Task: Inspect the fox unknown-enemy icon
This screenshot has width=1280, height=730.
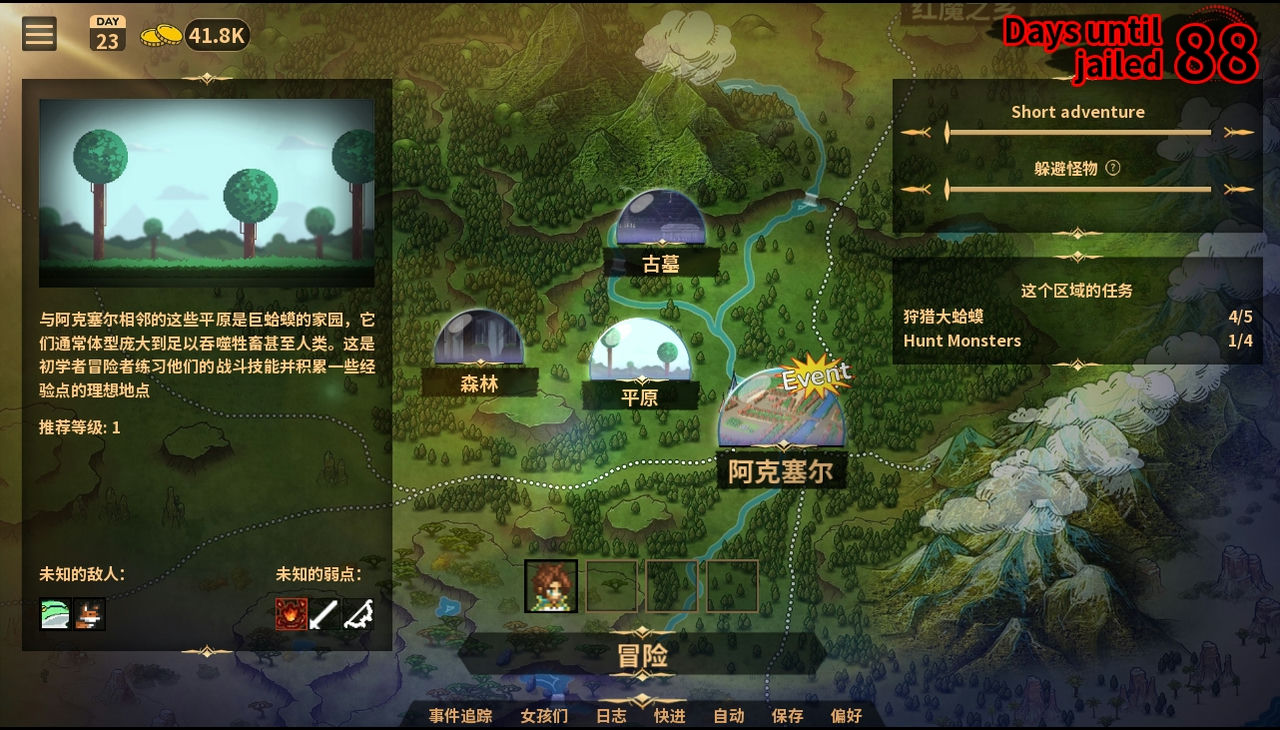Action: click(92, 613)
